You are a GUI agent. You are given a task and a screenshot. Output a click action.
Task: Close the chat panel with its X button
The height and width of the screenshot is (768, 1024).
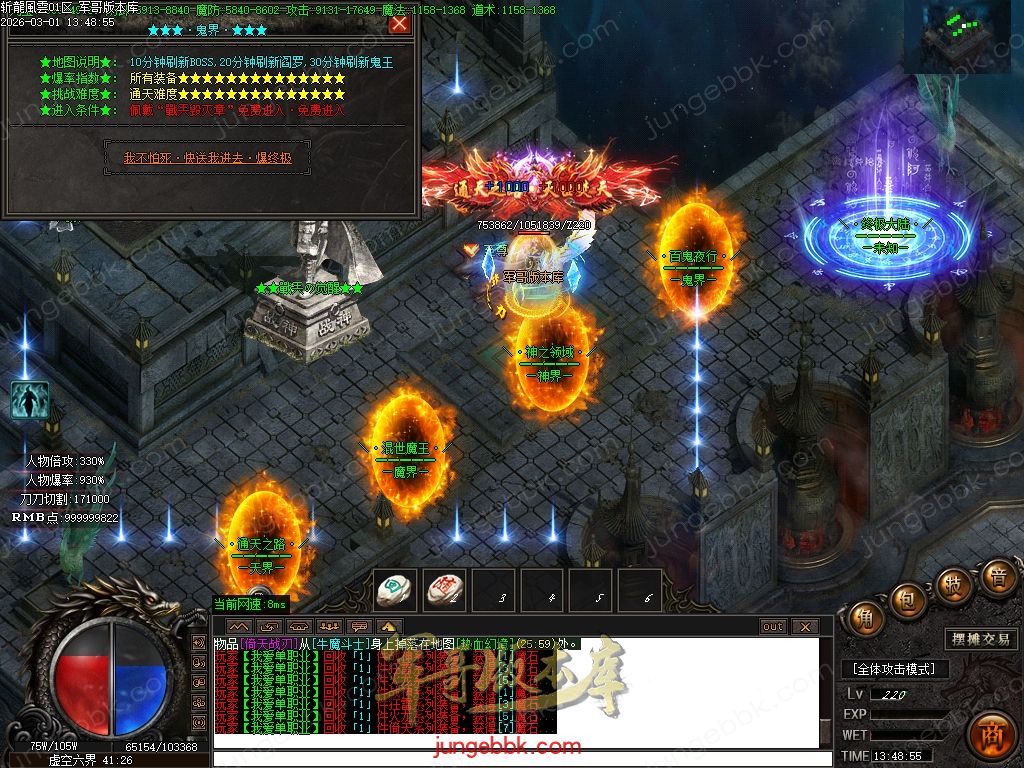point(805,627)
